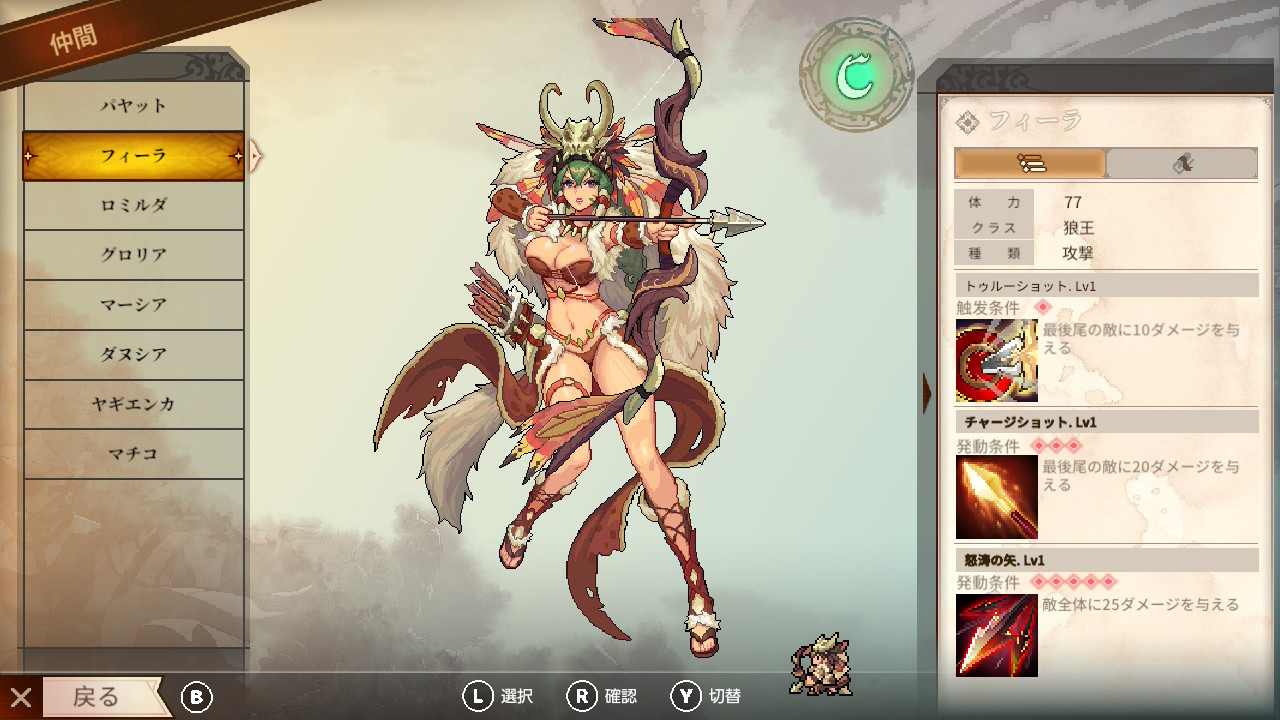This screenshot has height=720, width=1280.
Task: Collapse the details panel with the side arrow
Action: pos(927,393)
